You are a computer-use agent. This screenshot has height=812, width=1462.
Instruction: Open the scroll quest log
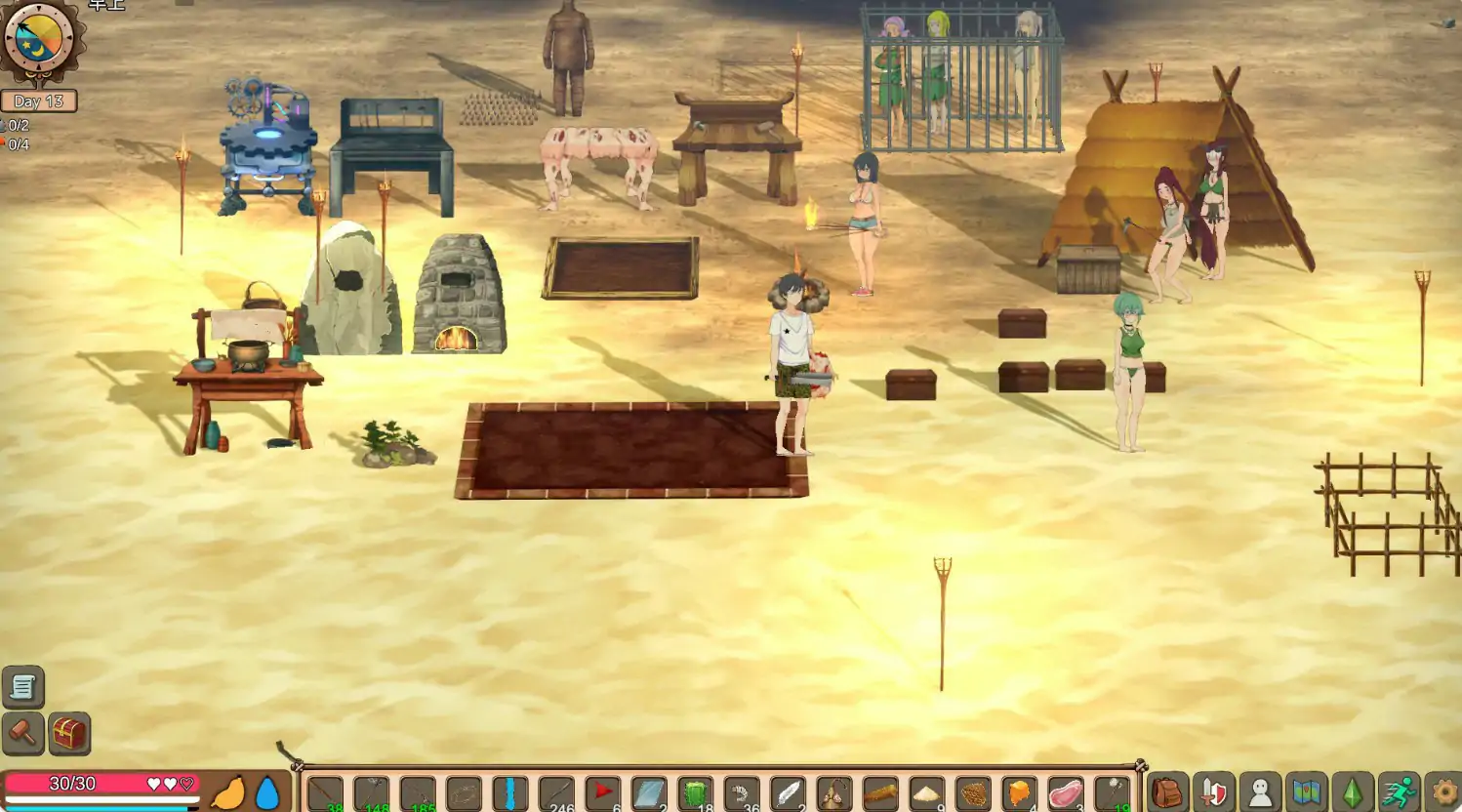tap(22, 688)
